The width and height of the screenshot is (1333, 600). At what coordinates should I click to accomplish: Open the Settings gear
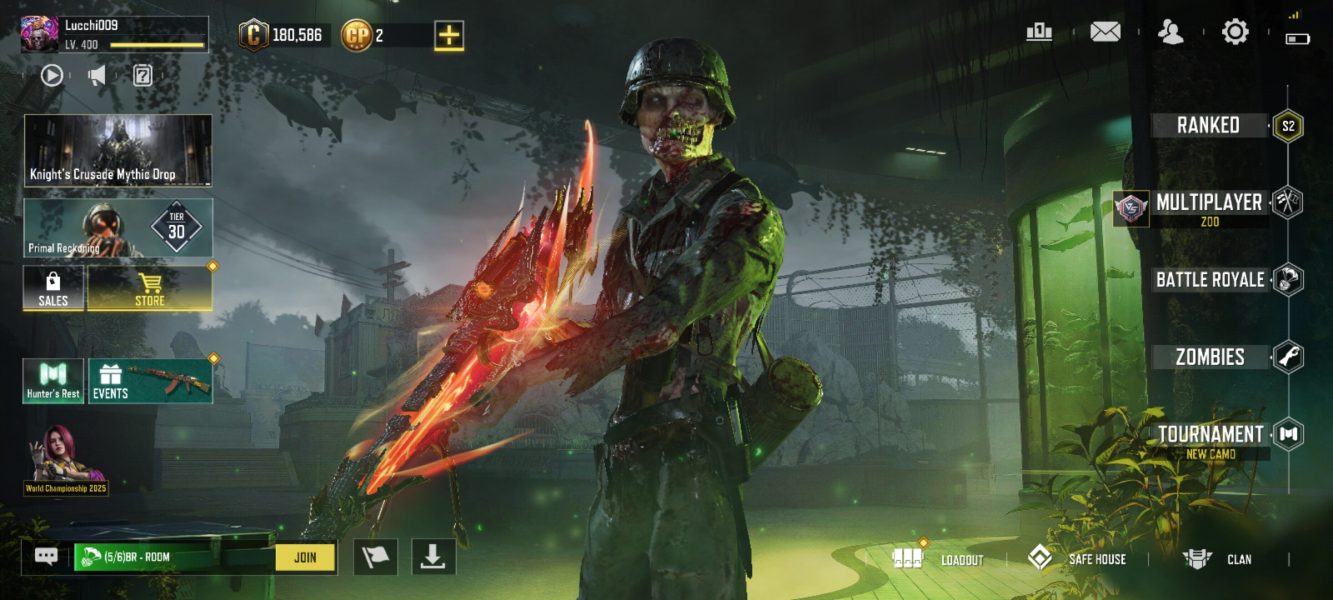click(1235, 32)
